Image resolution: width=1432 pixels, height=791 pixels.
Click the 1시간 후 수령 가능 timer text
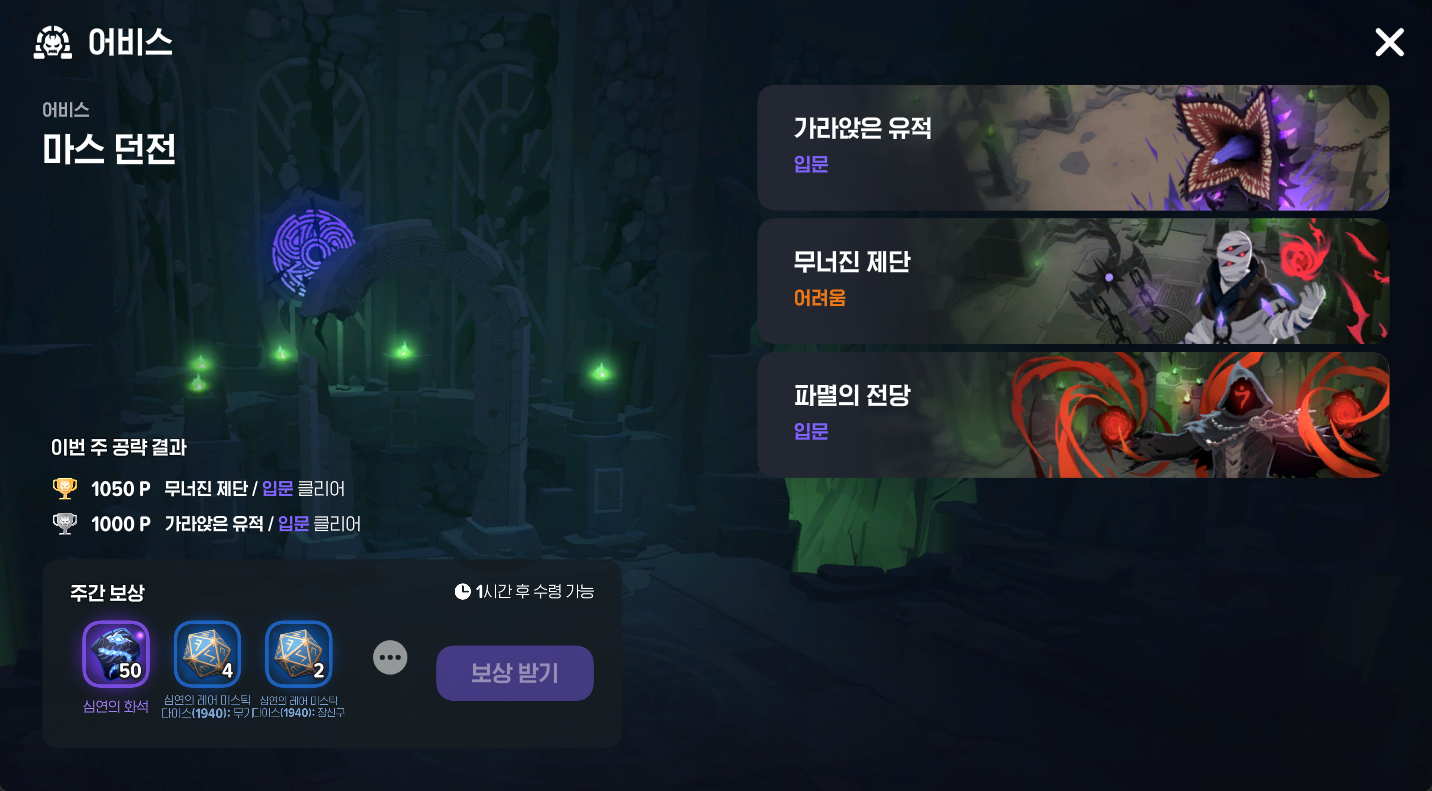(x=533, y=591)
